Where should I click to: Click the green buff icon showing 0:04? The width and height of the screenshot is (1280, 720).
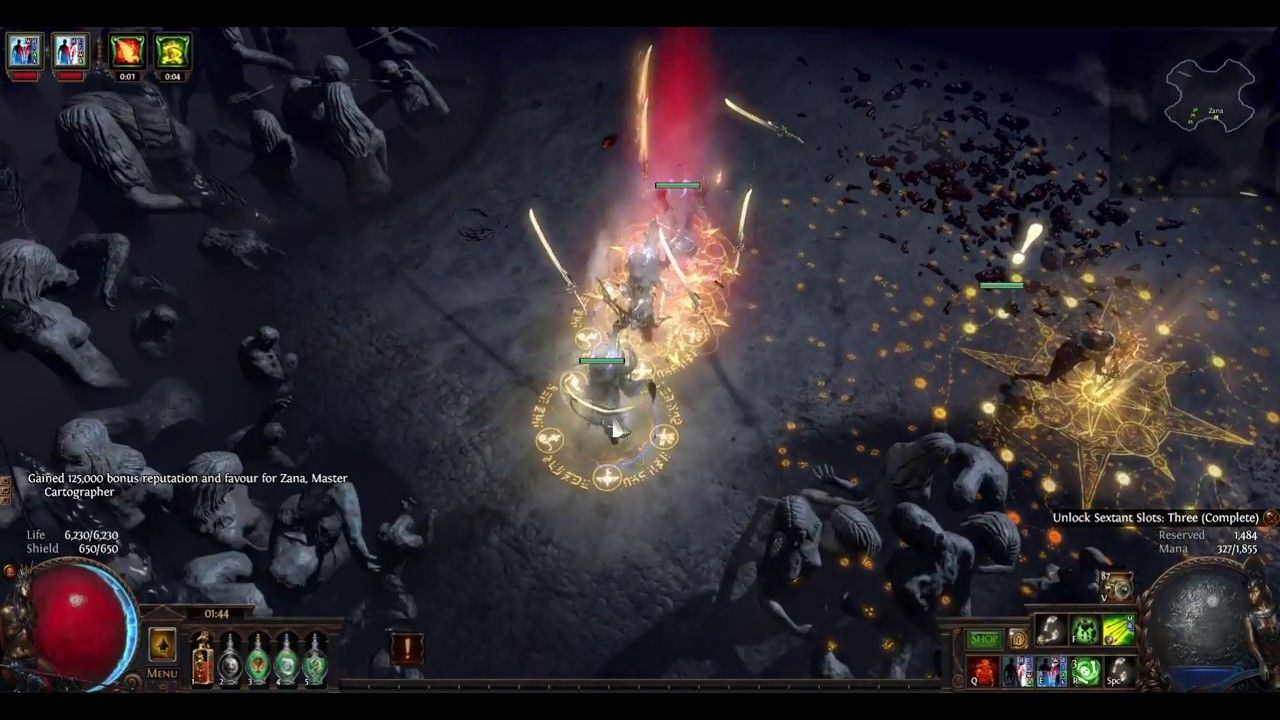[172, 51]
